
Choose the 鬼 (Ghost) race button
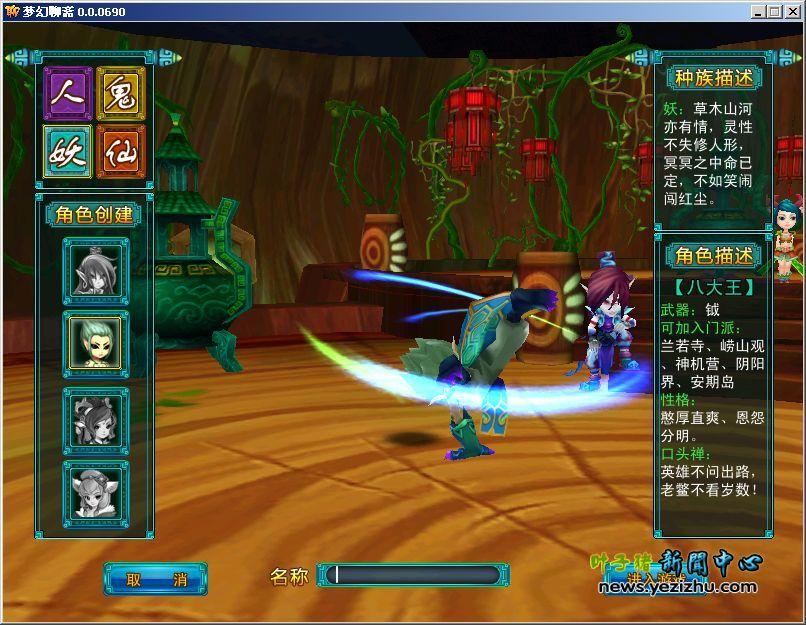tap(121, 94)
